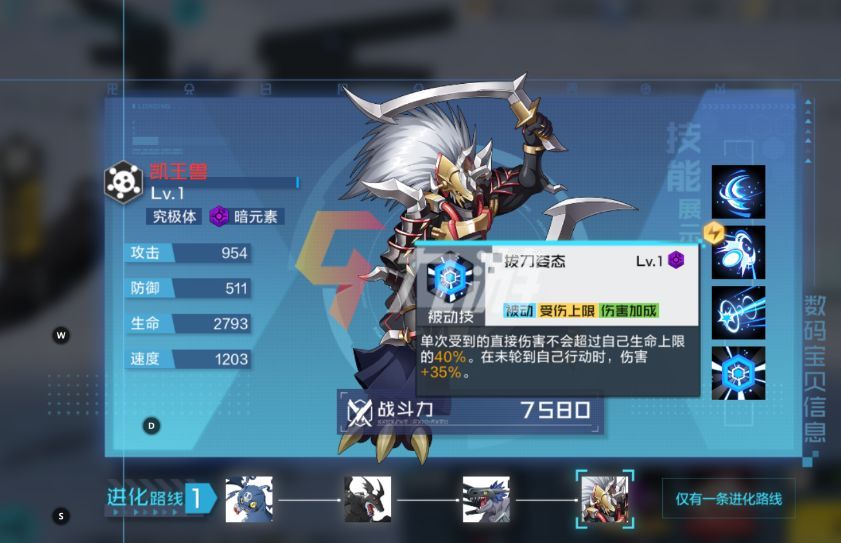Click the dark element 暗元素 badge
841x543 pixels.
[x=245, y=216]
